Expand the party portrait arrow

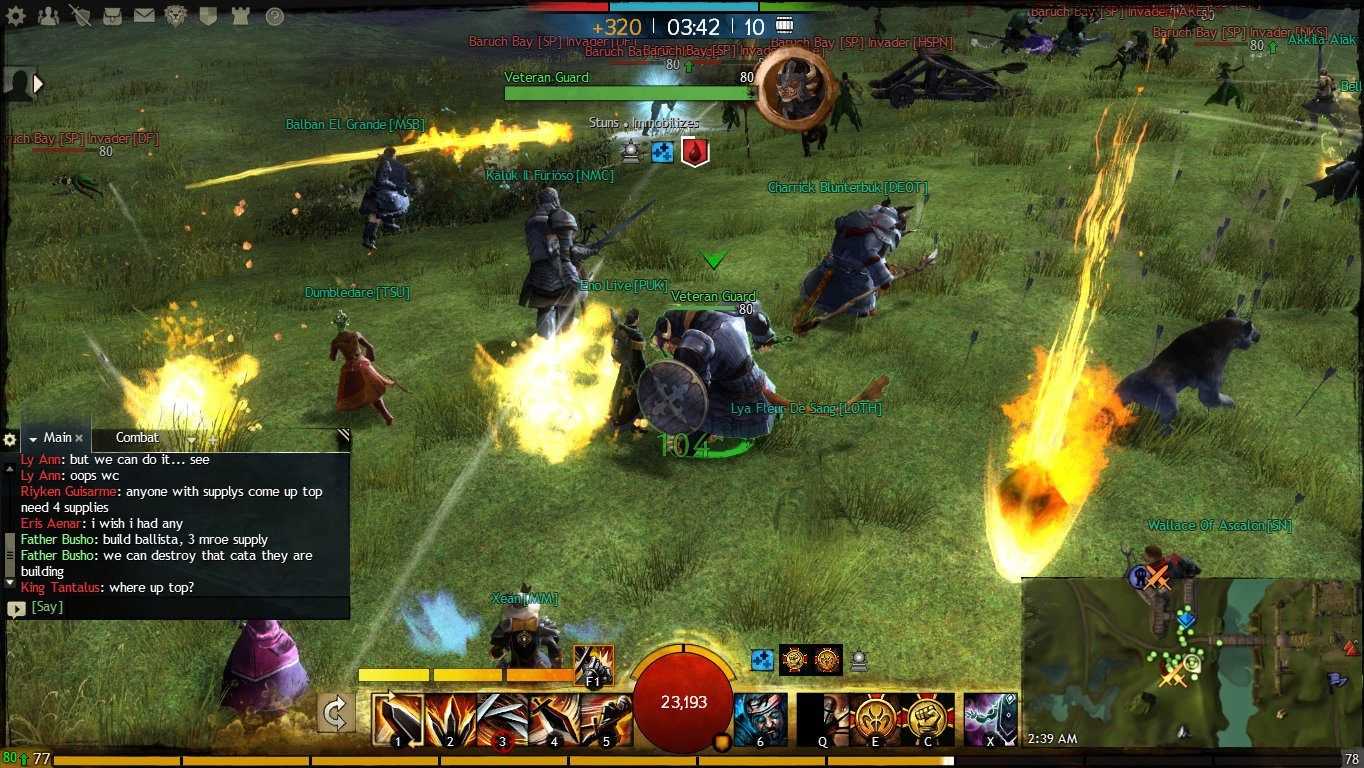click(x=39, y=84)
